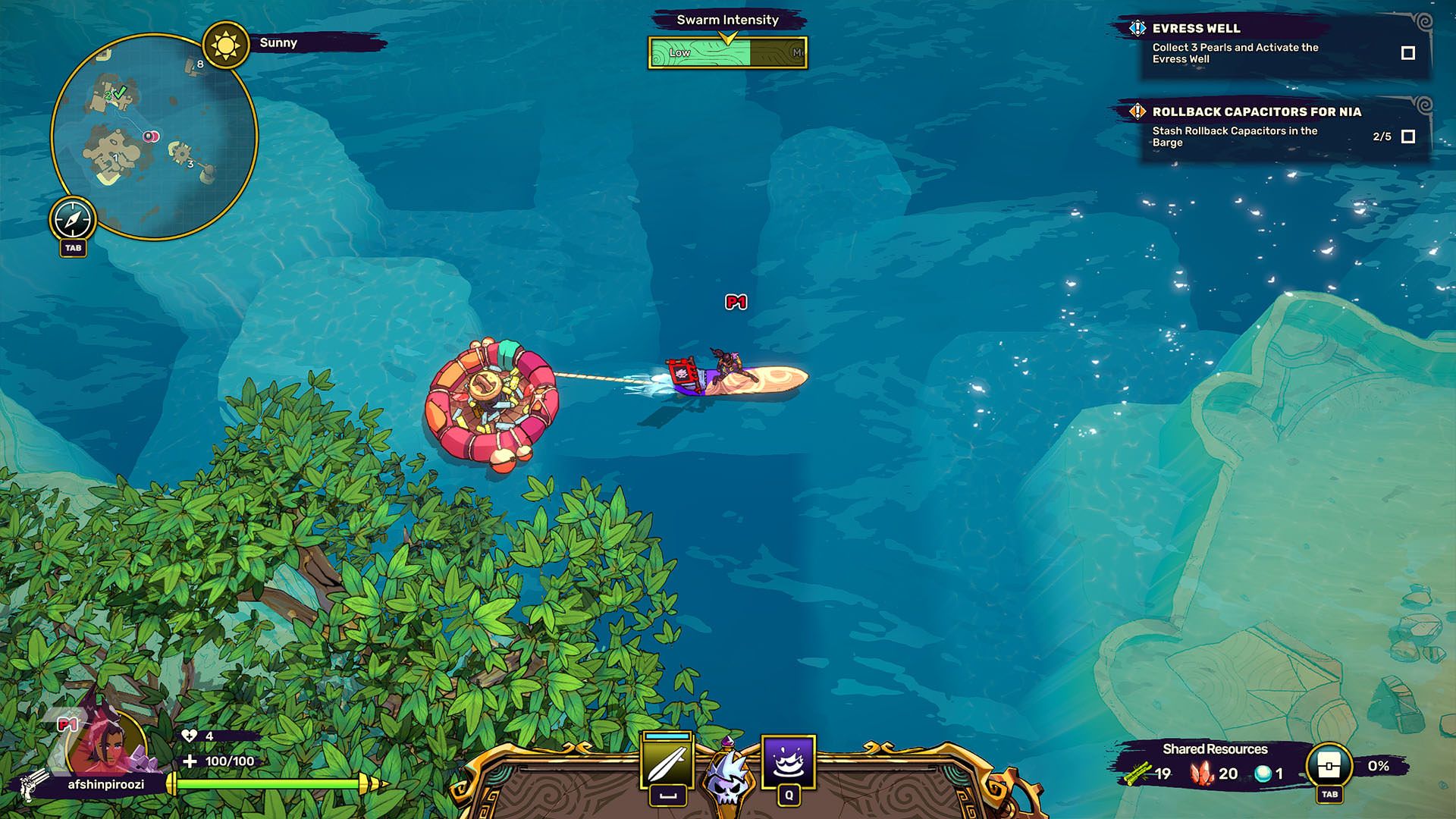
Task: Open the circular minimap
Action: click(x=154, y=136)
